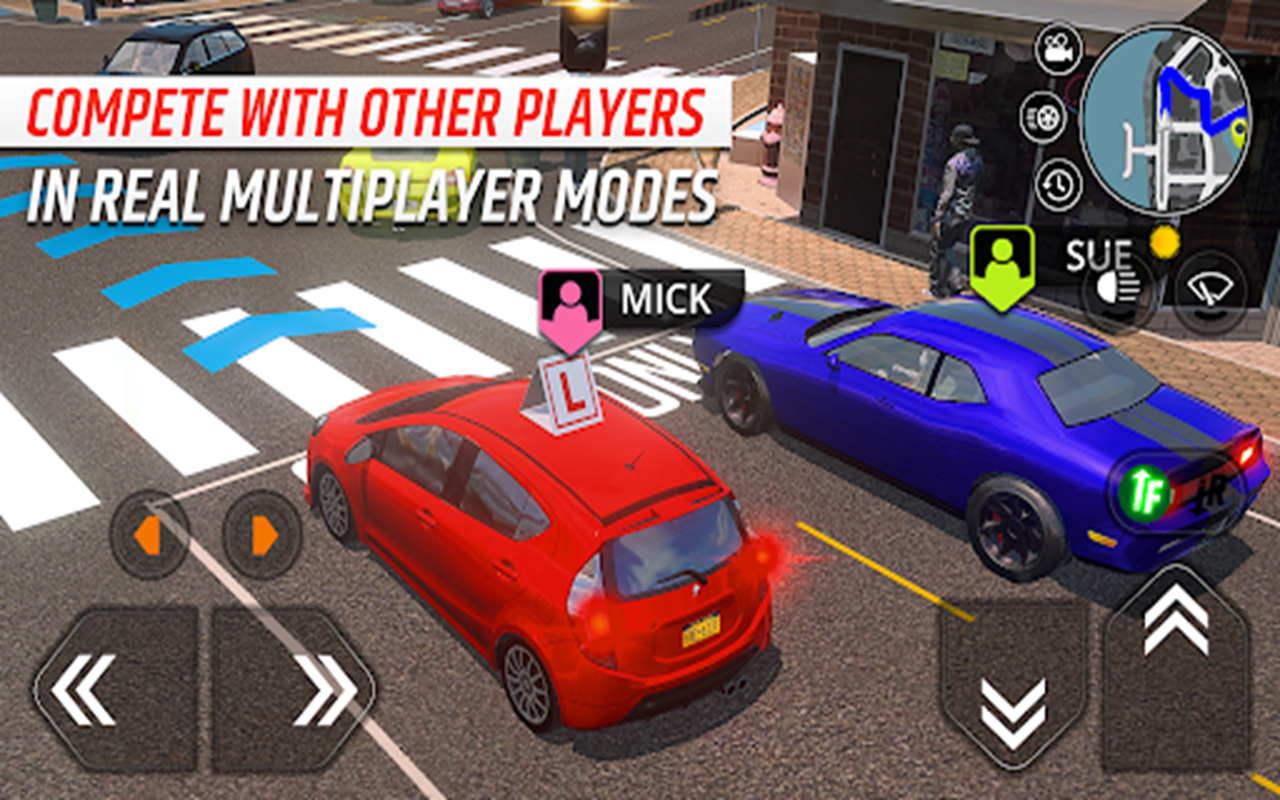This screenshot has width=1280, height=800.
Task: Open the circular minimap
Action: (x=1180, y=120)
